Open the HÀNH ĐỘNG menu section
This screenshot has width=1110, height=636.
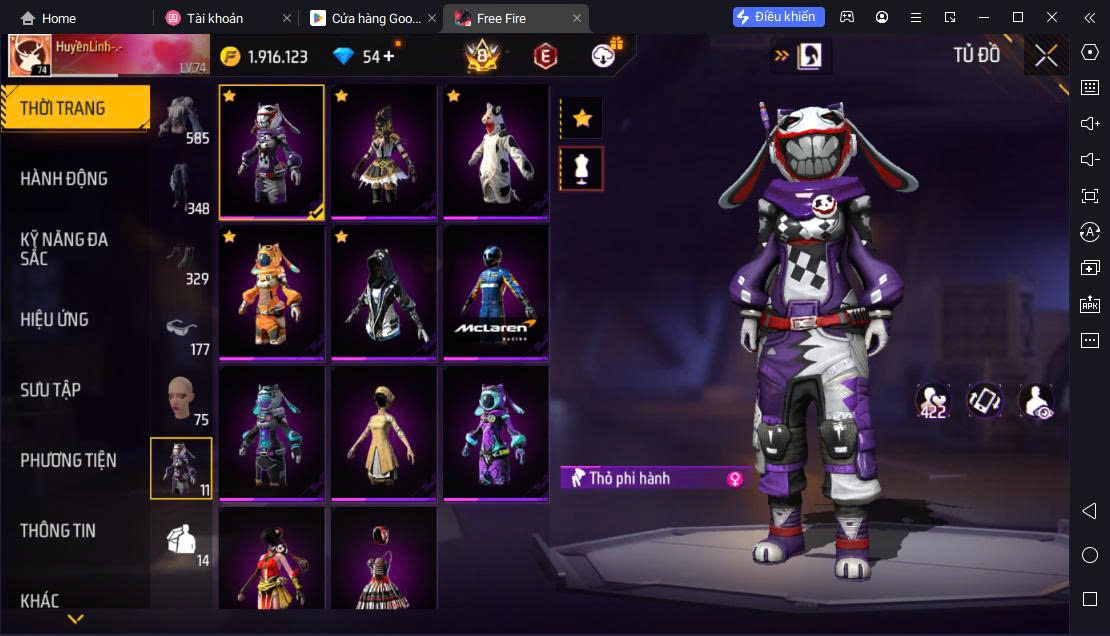64,179
